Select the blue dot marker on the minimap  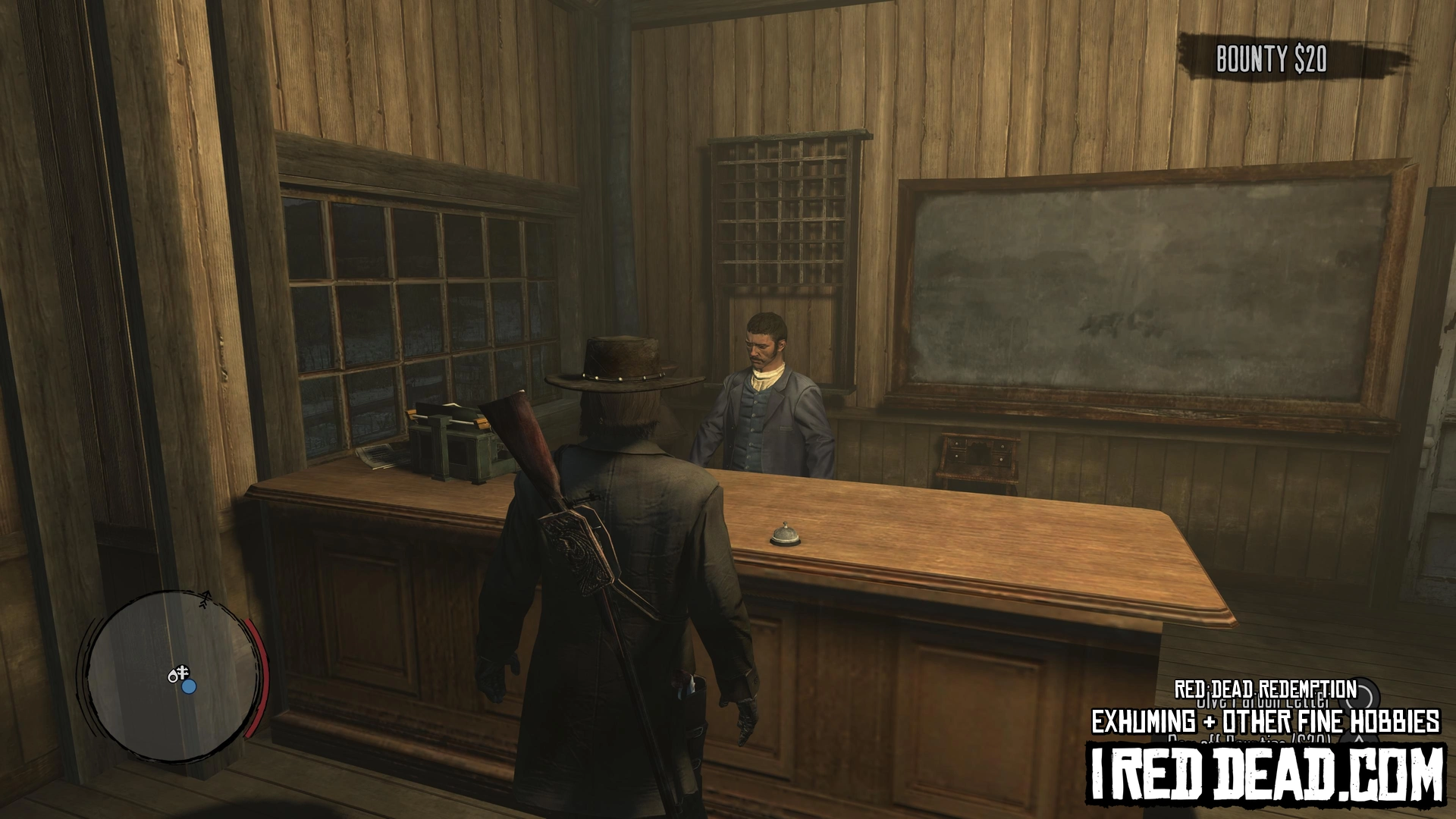tap(189, 686)
